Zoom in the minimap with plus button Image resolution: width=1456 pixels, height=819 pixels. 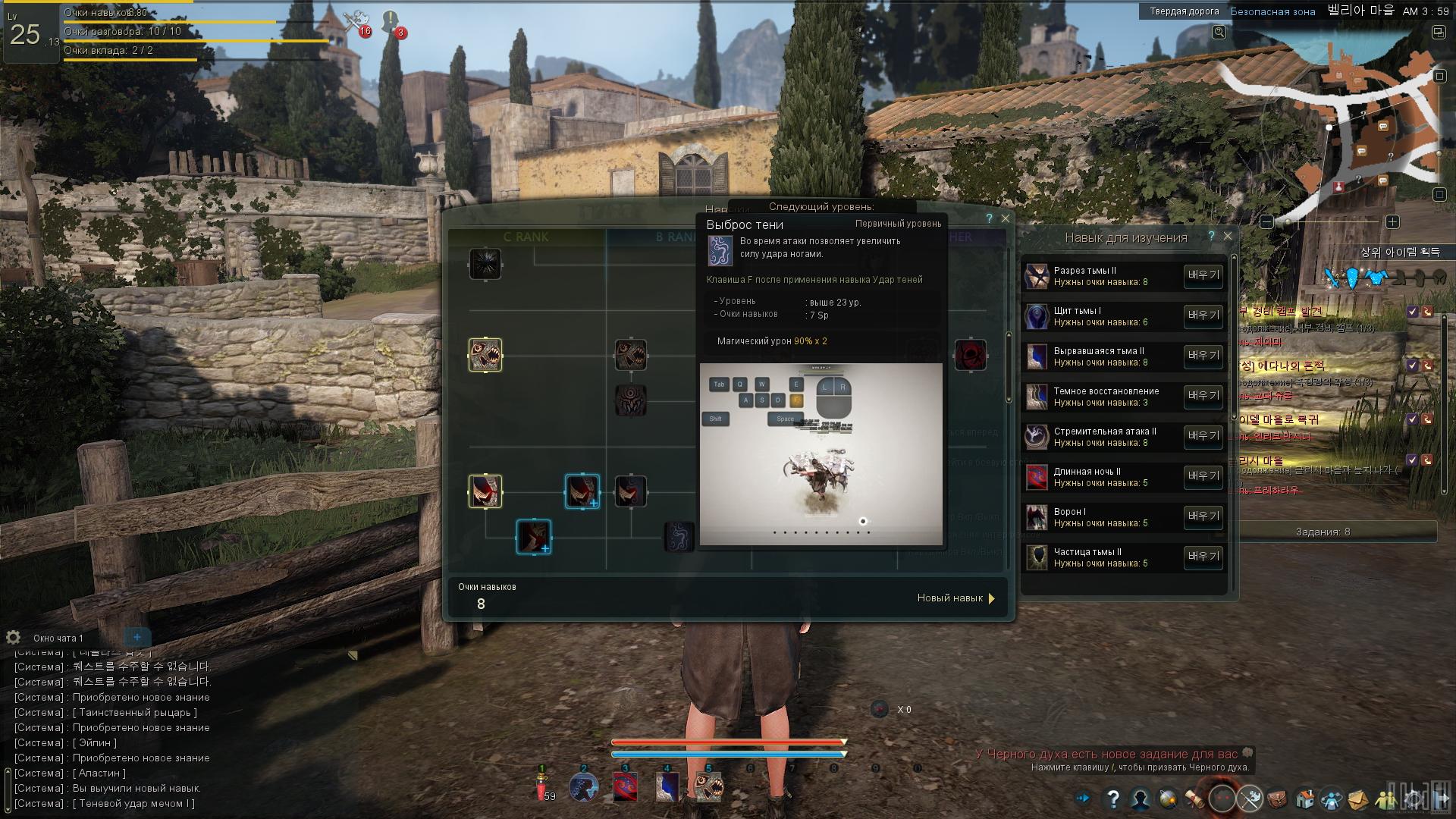[x=1392, y=222]
